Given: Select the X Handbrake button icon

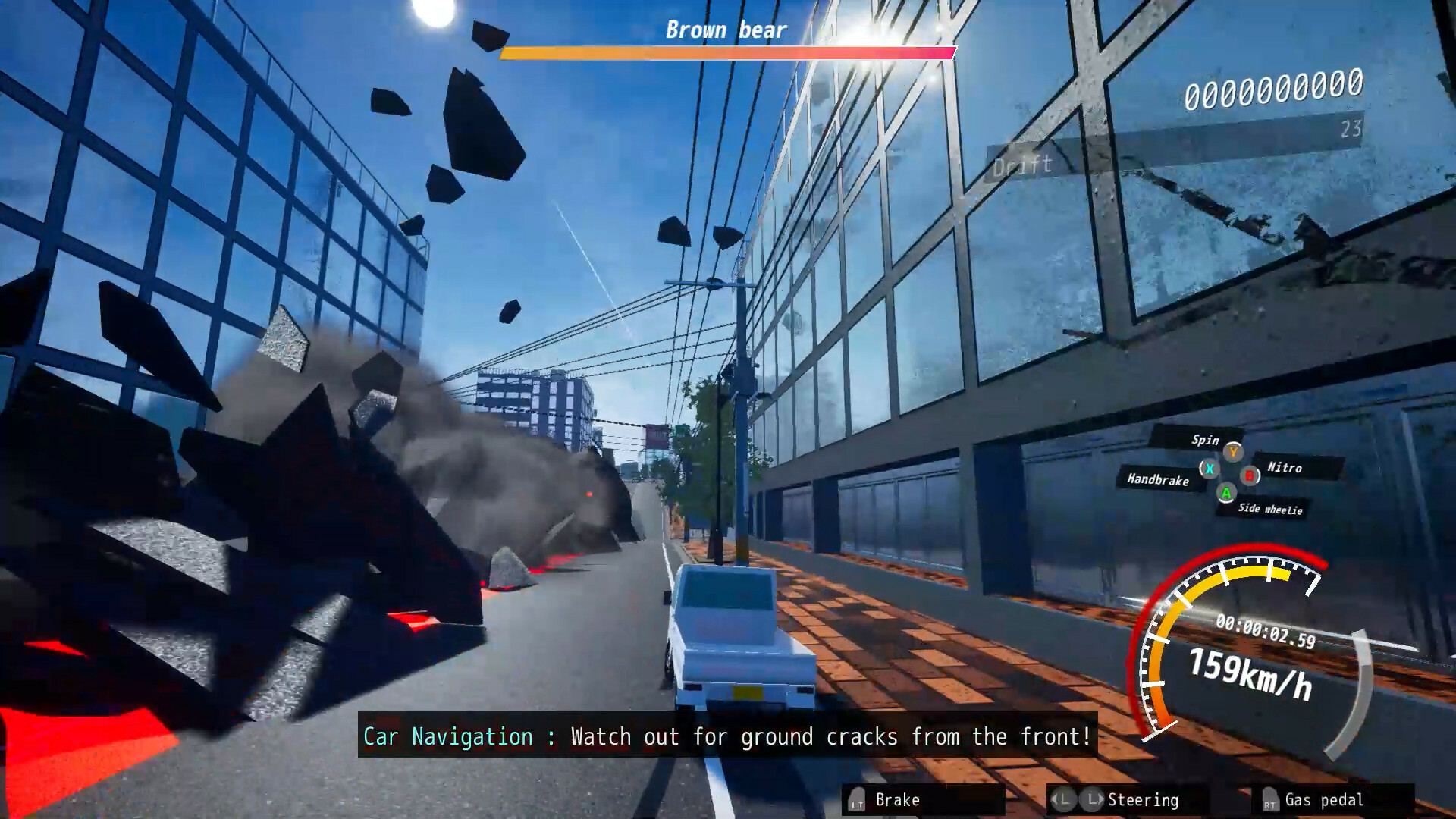Looking at the screenshot, I should pos(1210,469).
